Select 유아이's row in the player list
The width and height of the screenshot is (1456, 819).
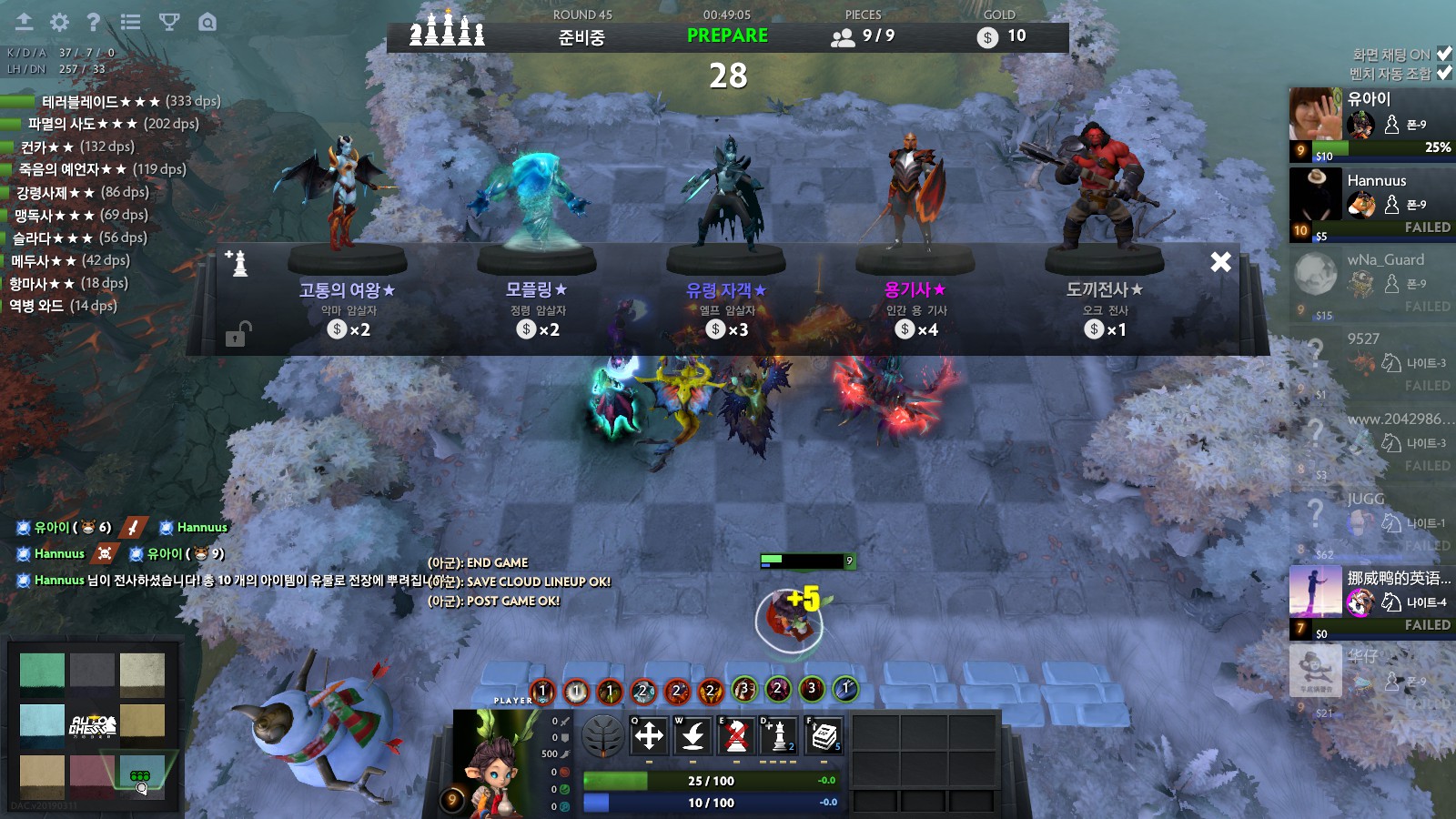point(1371,125)
